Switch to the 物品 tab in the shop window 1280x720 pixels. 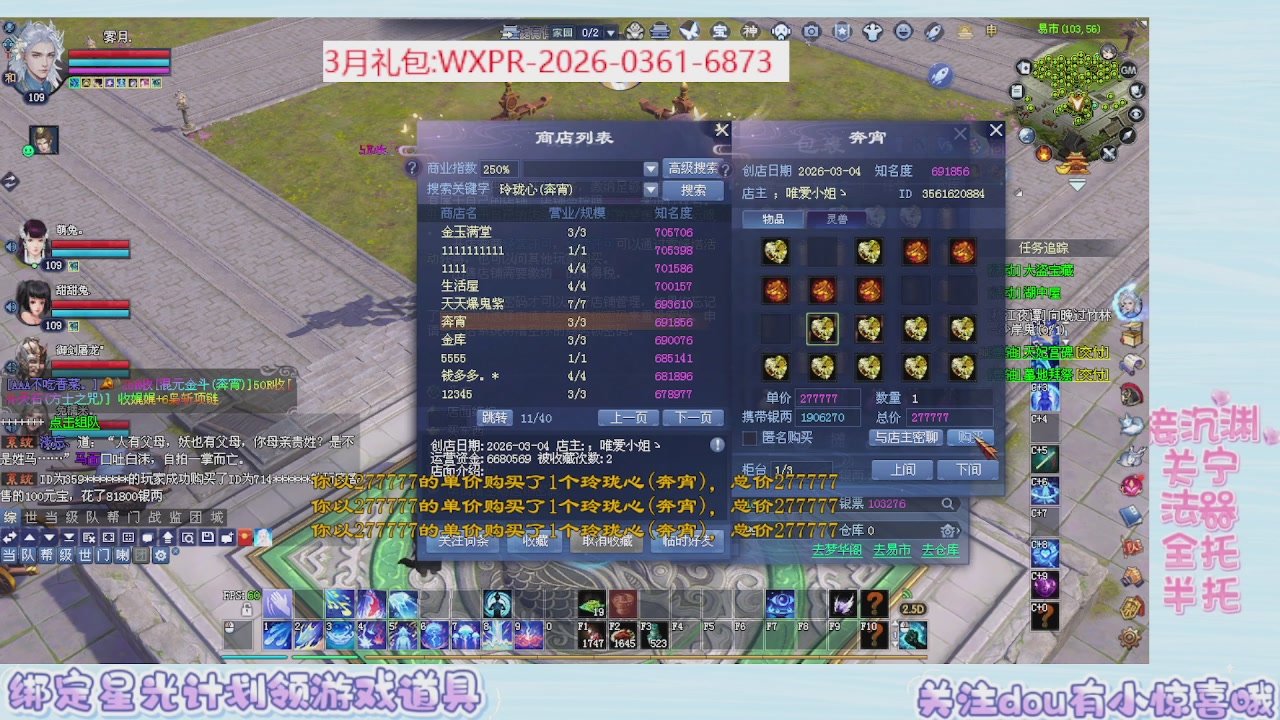tap(773, 218)
